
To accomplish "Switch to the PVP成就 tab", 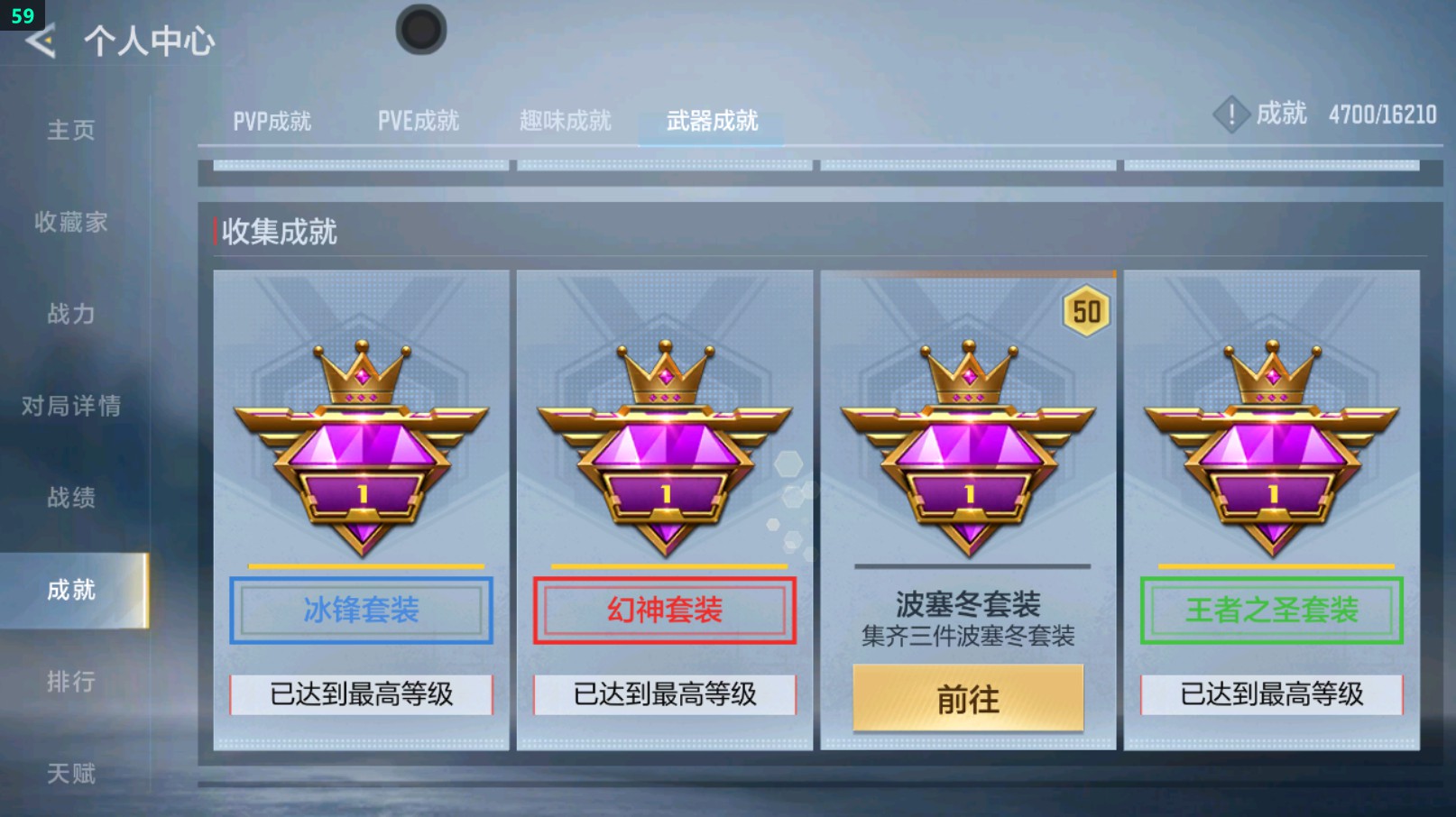I will 273,120.
